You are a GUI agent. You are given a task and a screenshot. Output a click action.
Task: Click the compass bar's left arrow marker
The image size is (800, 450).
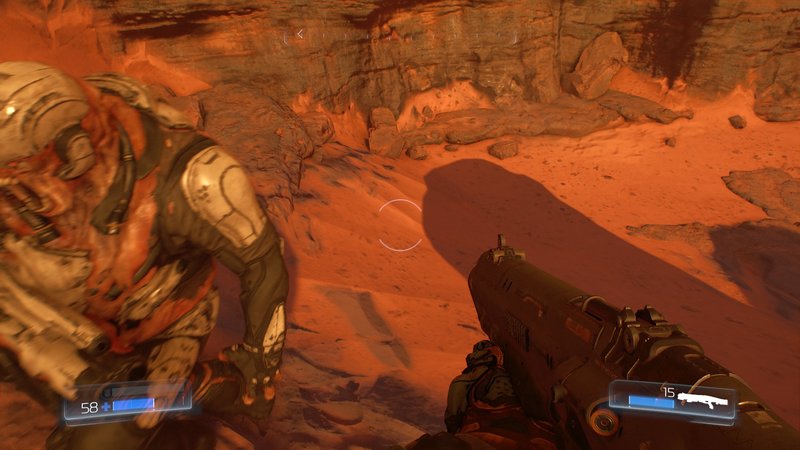301,34
